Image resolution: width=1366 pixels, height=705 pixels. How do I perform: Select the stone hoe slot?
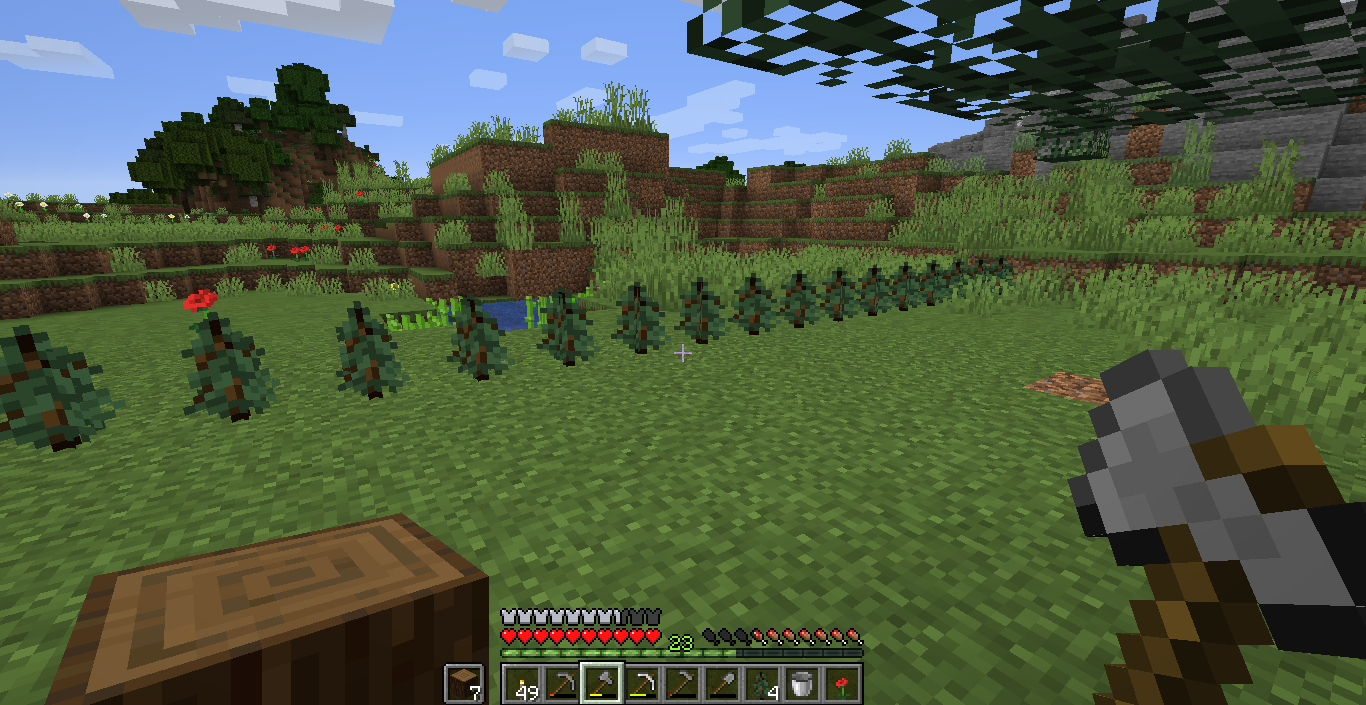[682, 684]
